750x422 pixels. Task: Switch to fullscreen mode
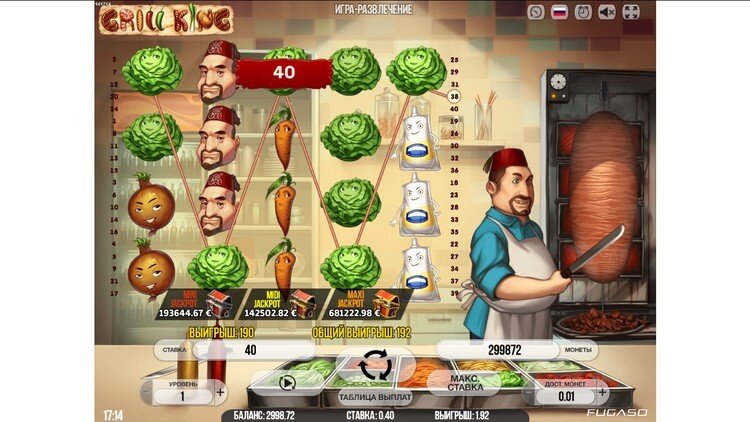[x=631, y=12]
